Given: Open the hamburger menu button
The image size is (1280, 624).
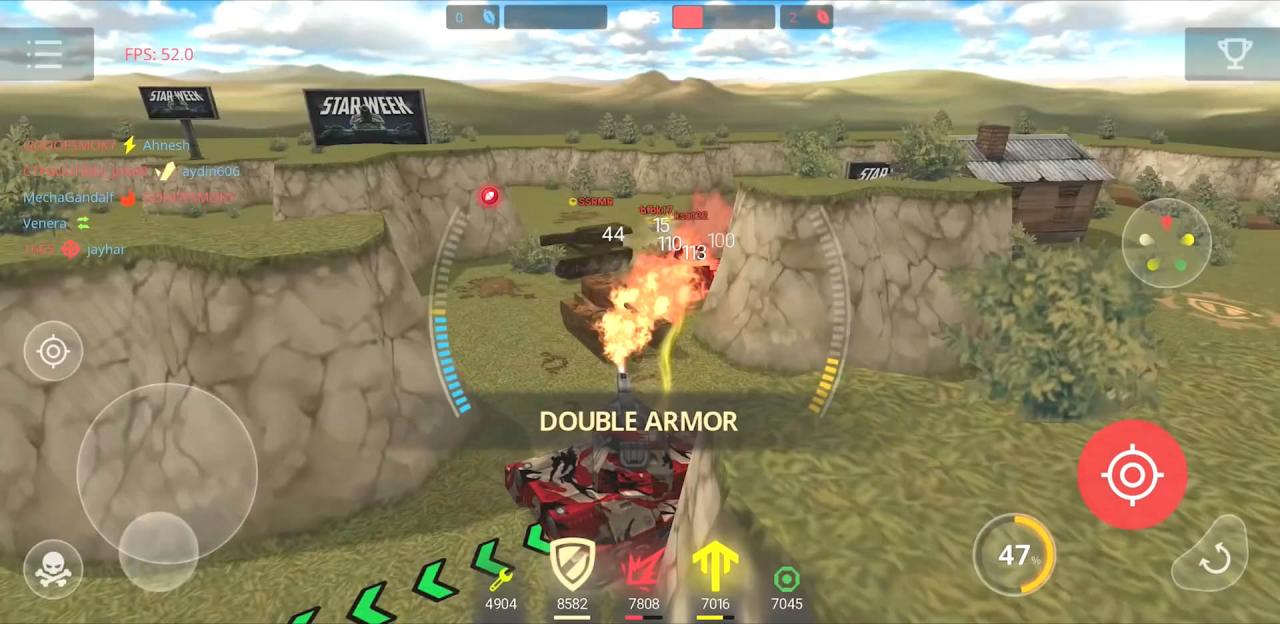Looking at the screenshot, I should (46, 54).
